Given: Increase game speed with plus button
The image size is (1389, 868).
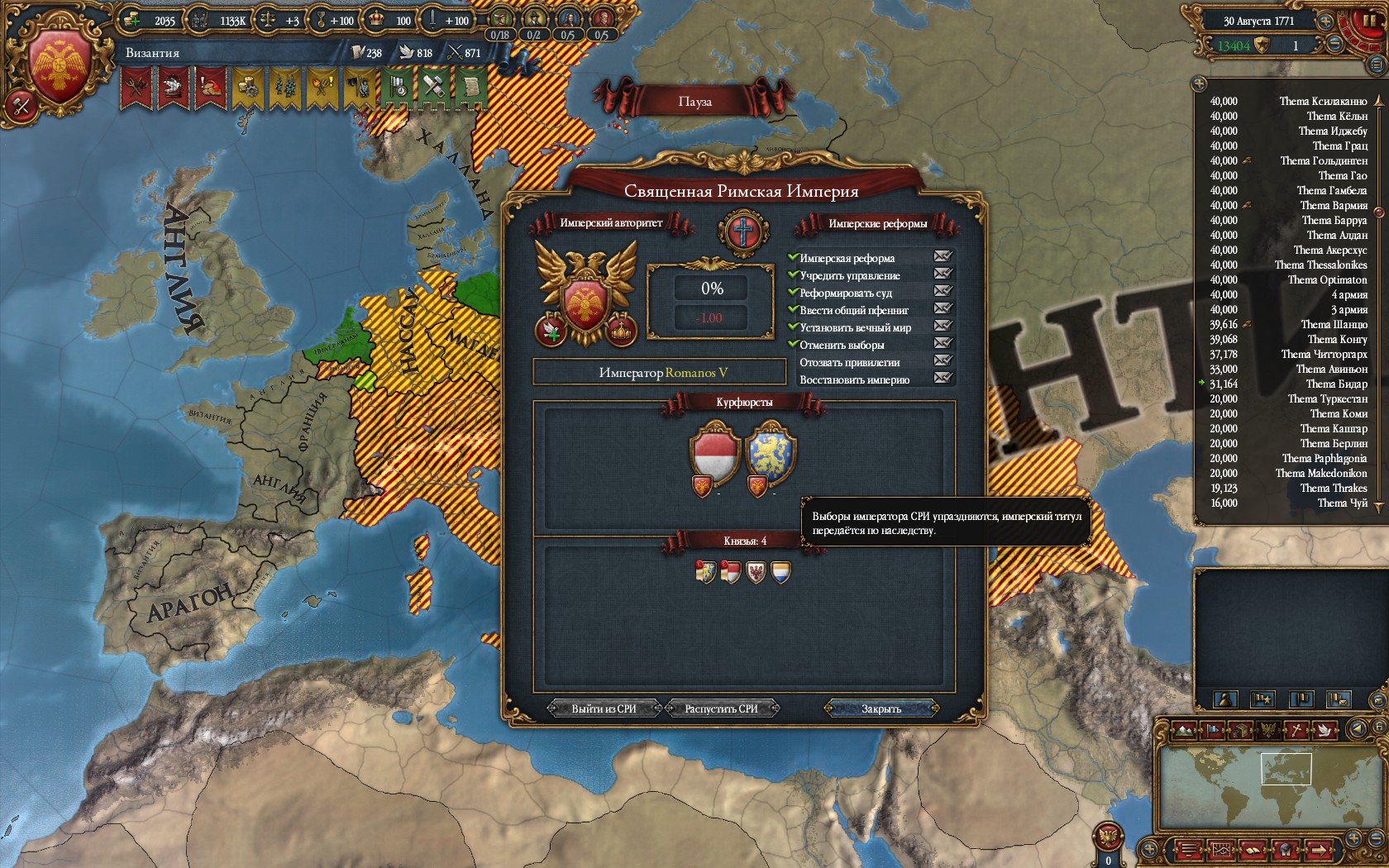Looking at the screenshot, I should coord(1325,21).
